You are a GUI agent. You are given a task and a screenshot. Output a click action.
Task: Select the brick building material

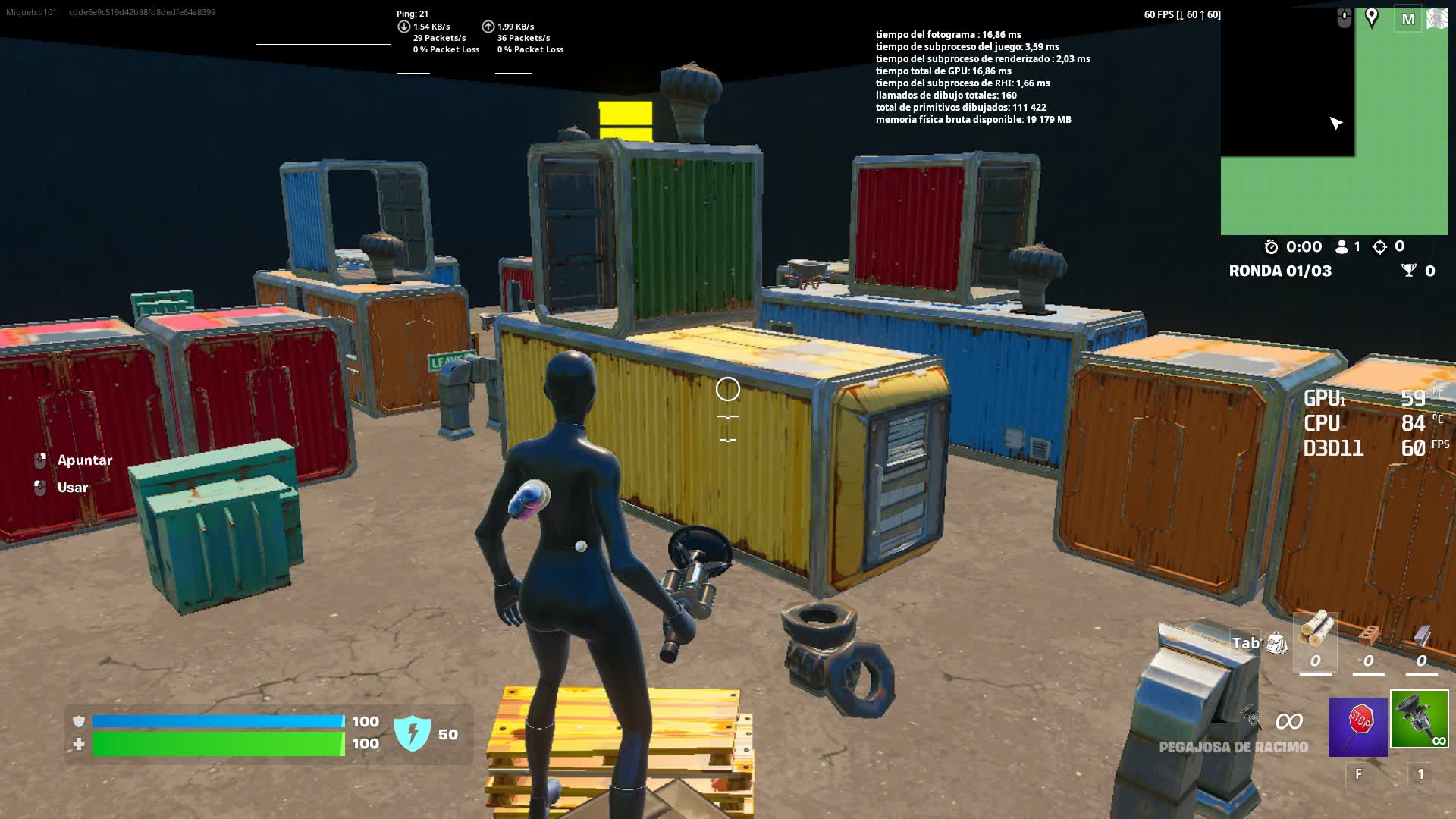click(1369, 634)
